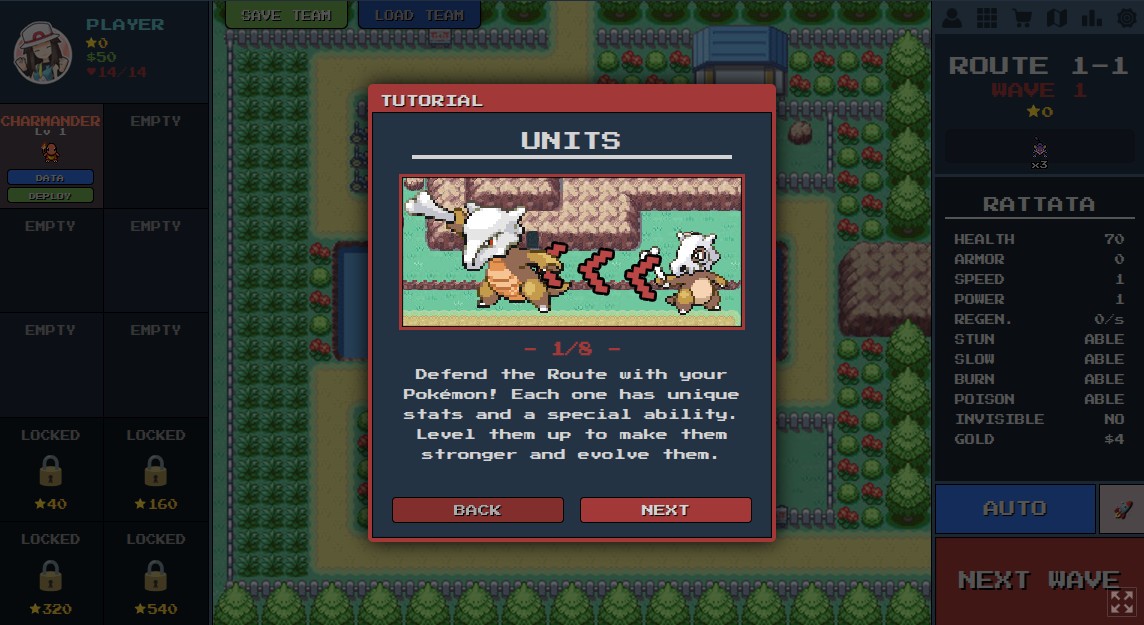Click the Save Team button

point(286,15)
